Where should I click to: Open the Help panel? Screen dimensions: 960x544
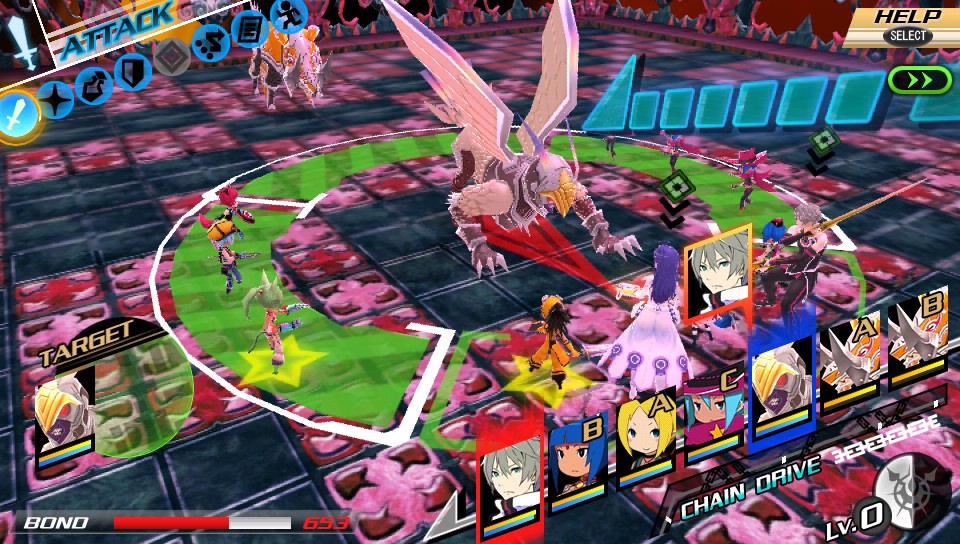click(x=907, y=25)
